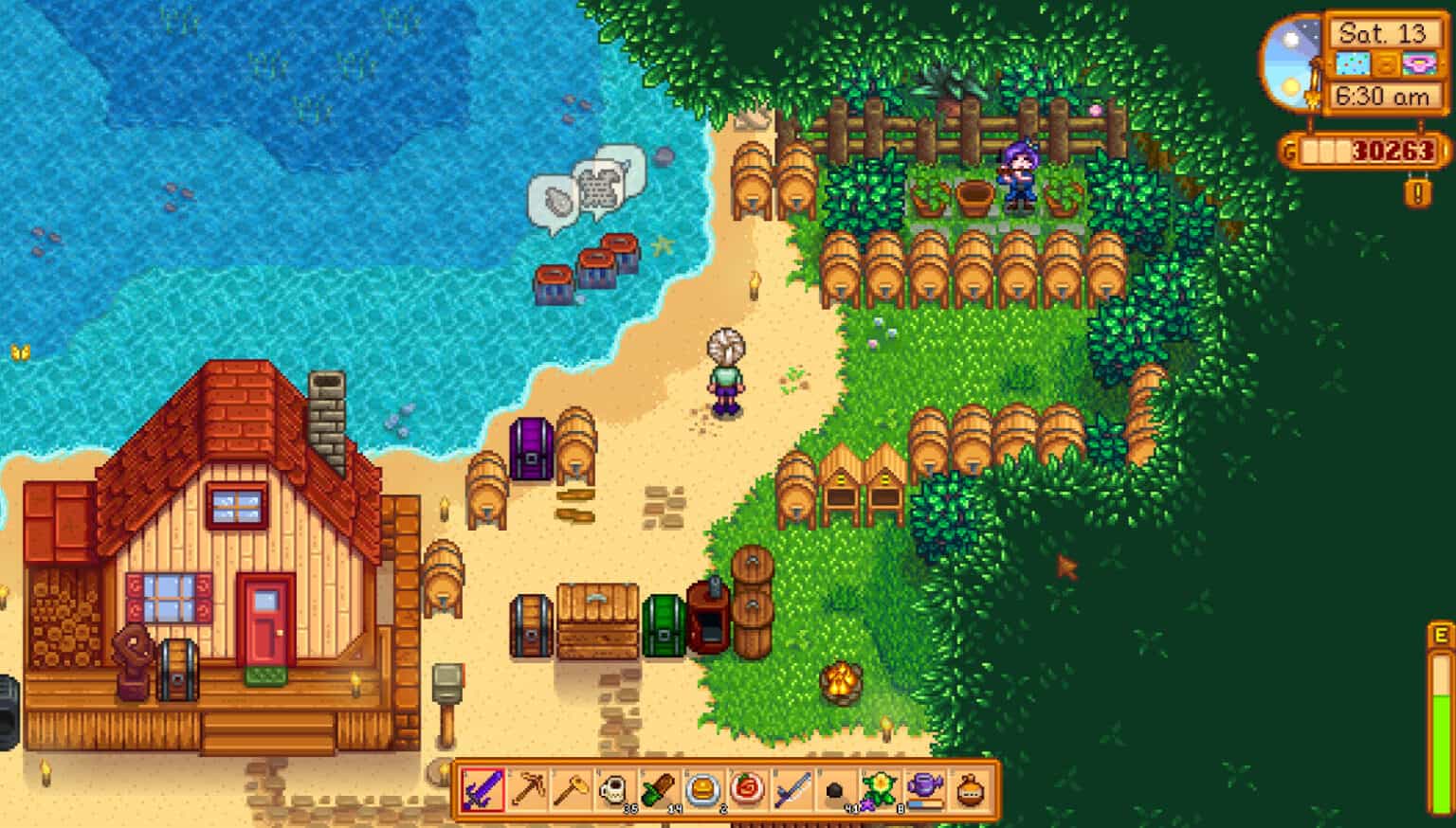Viewport: 1456px width, 828px height.
Task: Open the green chest beside the wooden chest
Action: click(x=664, y=625)
